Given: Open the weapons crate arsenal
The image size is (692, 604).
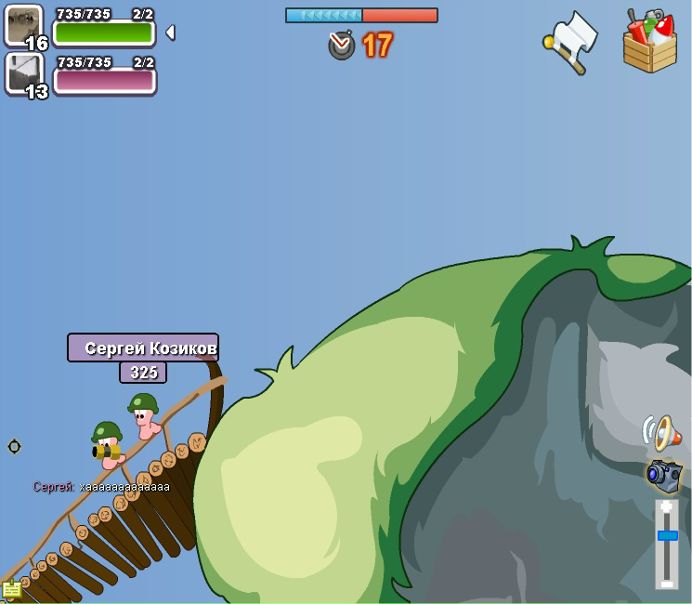Looking at the screenshot, I should 649,41.
